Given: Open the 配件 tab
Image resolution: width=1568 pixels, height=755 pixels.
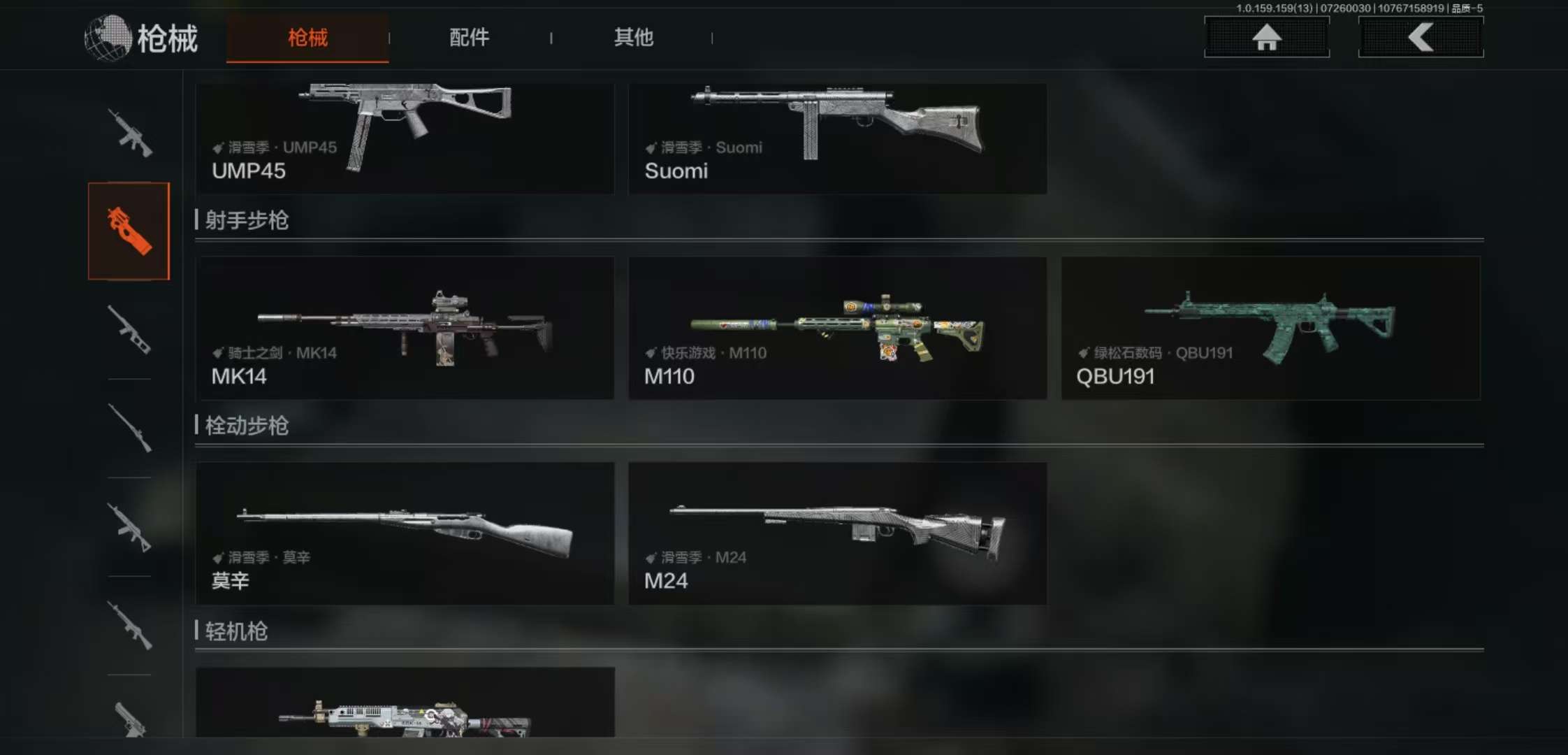Looking at the screenshot, I should (469, 38).
